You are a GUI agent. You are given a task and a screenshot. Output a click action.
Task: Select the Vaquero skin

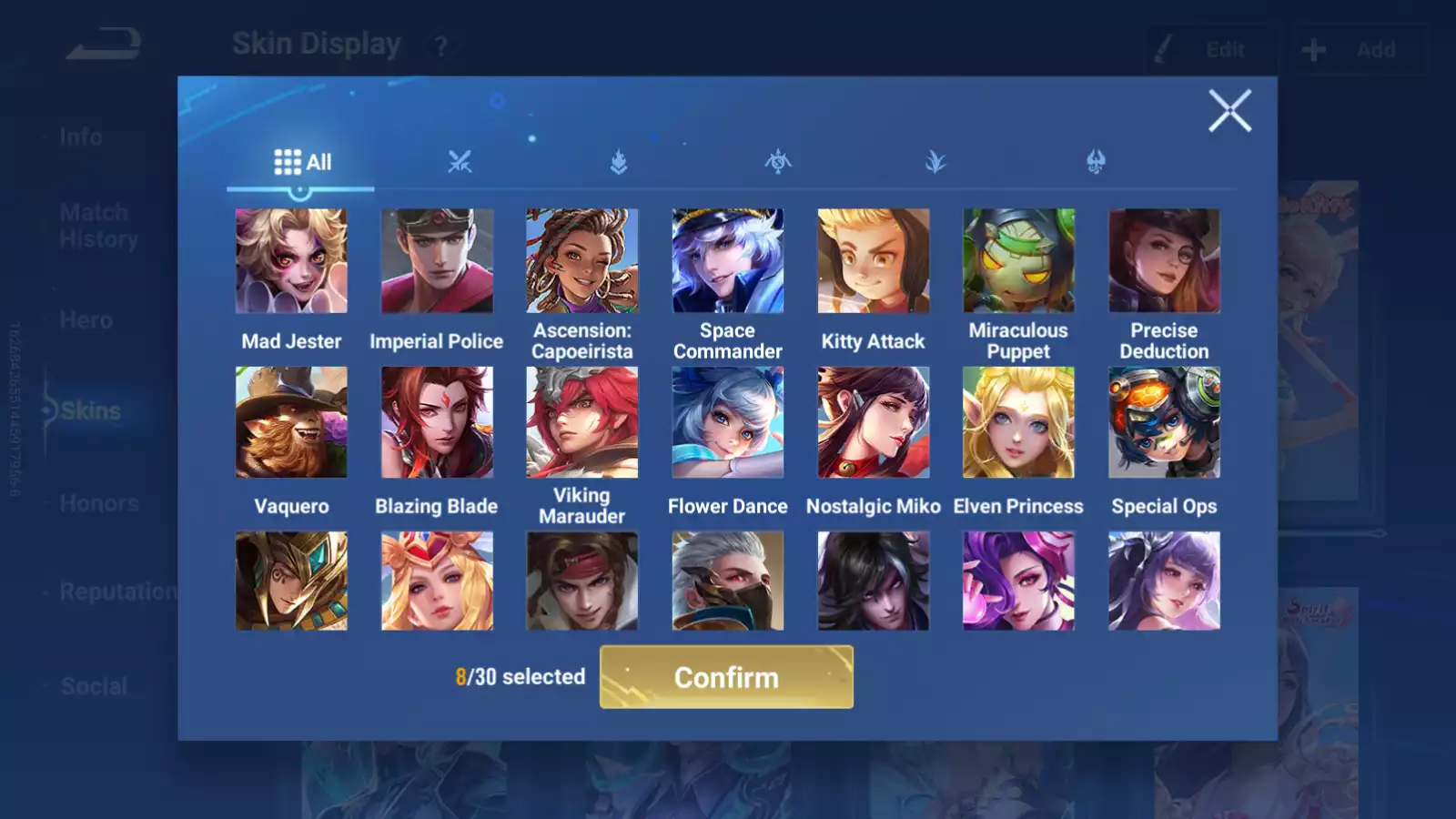coord(291,422)
